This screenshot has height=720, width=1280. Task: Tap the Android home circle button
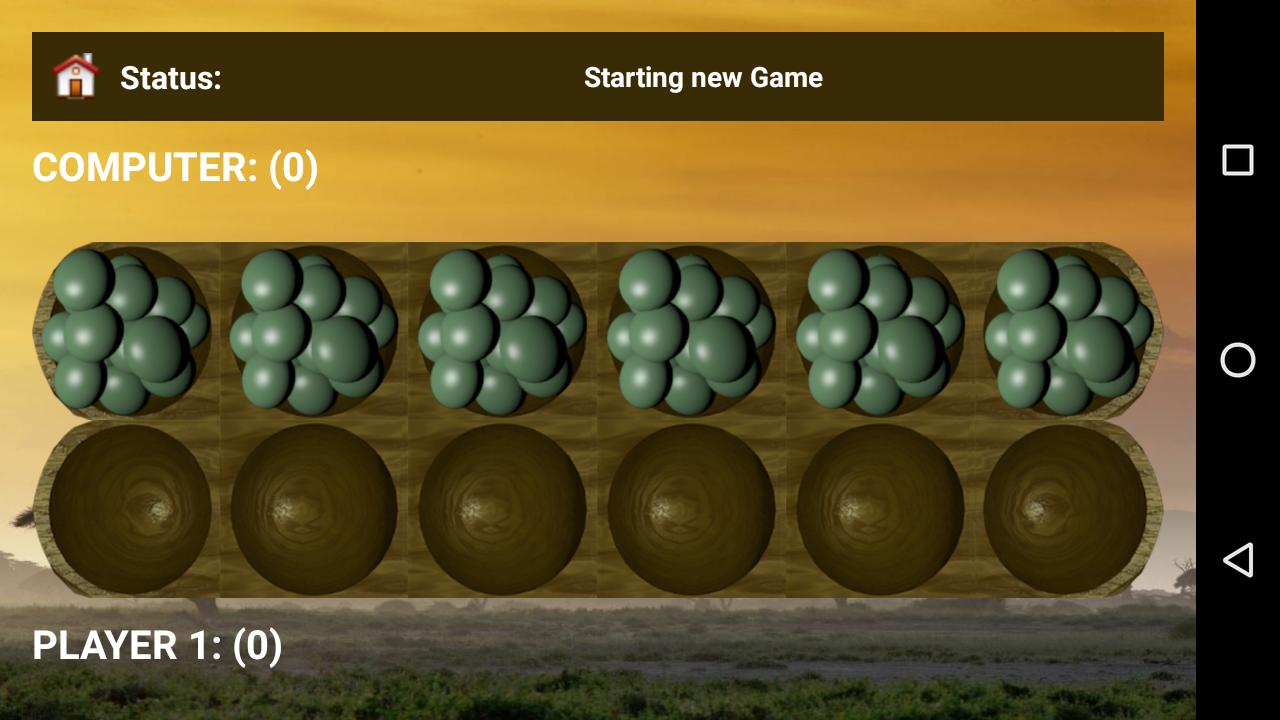tap(1238, 360)
